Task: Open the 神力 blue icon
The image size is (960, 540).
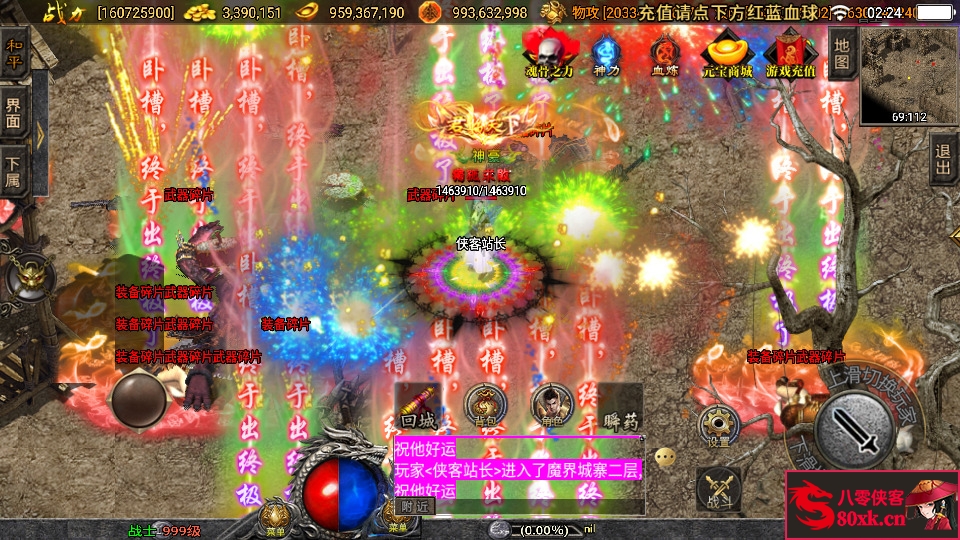Action: (606, 52)
